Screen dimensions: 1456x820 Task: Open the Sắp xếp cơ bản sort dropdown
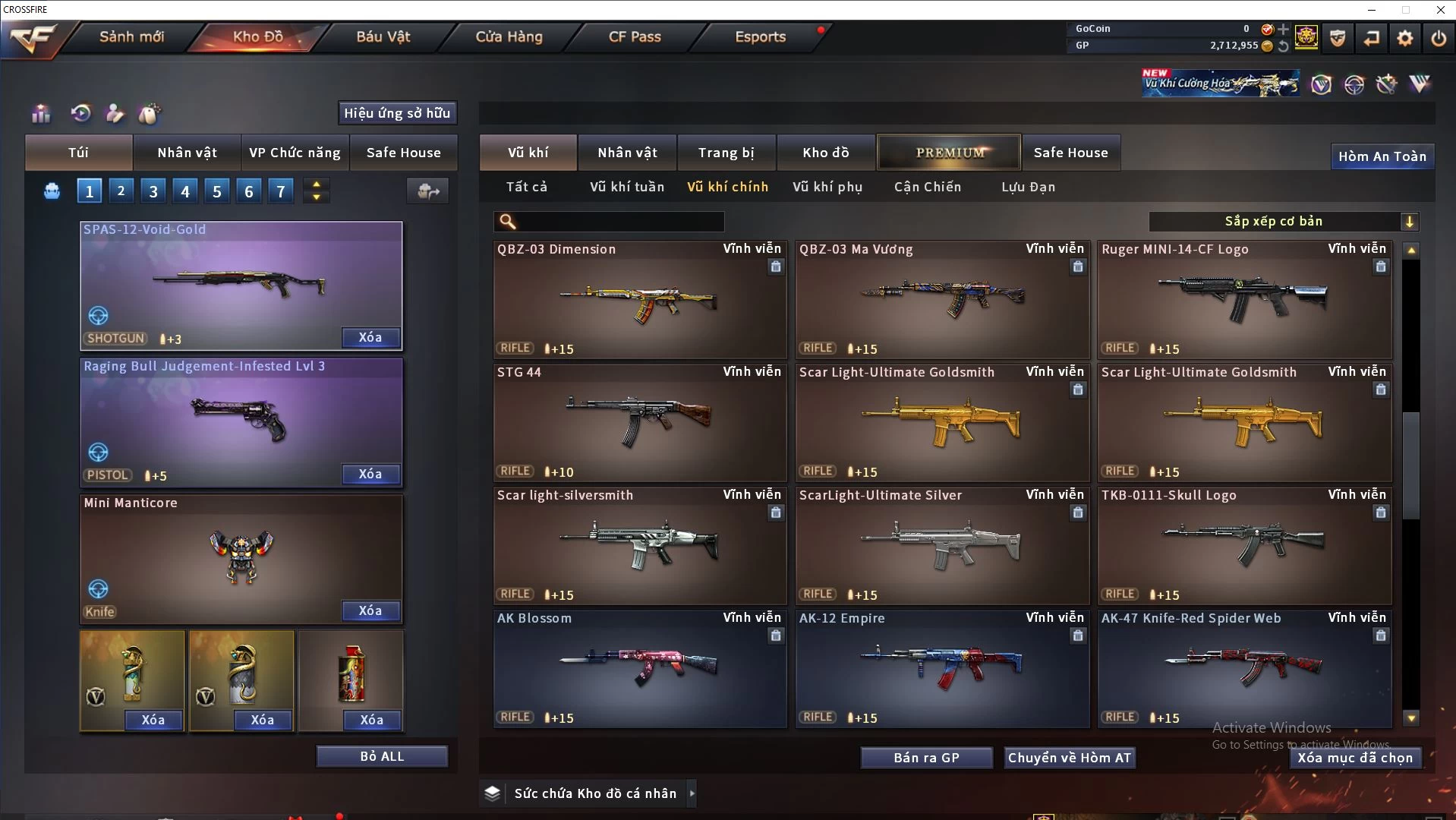pyautogui.click(x=1283, y=222)
